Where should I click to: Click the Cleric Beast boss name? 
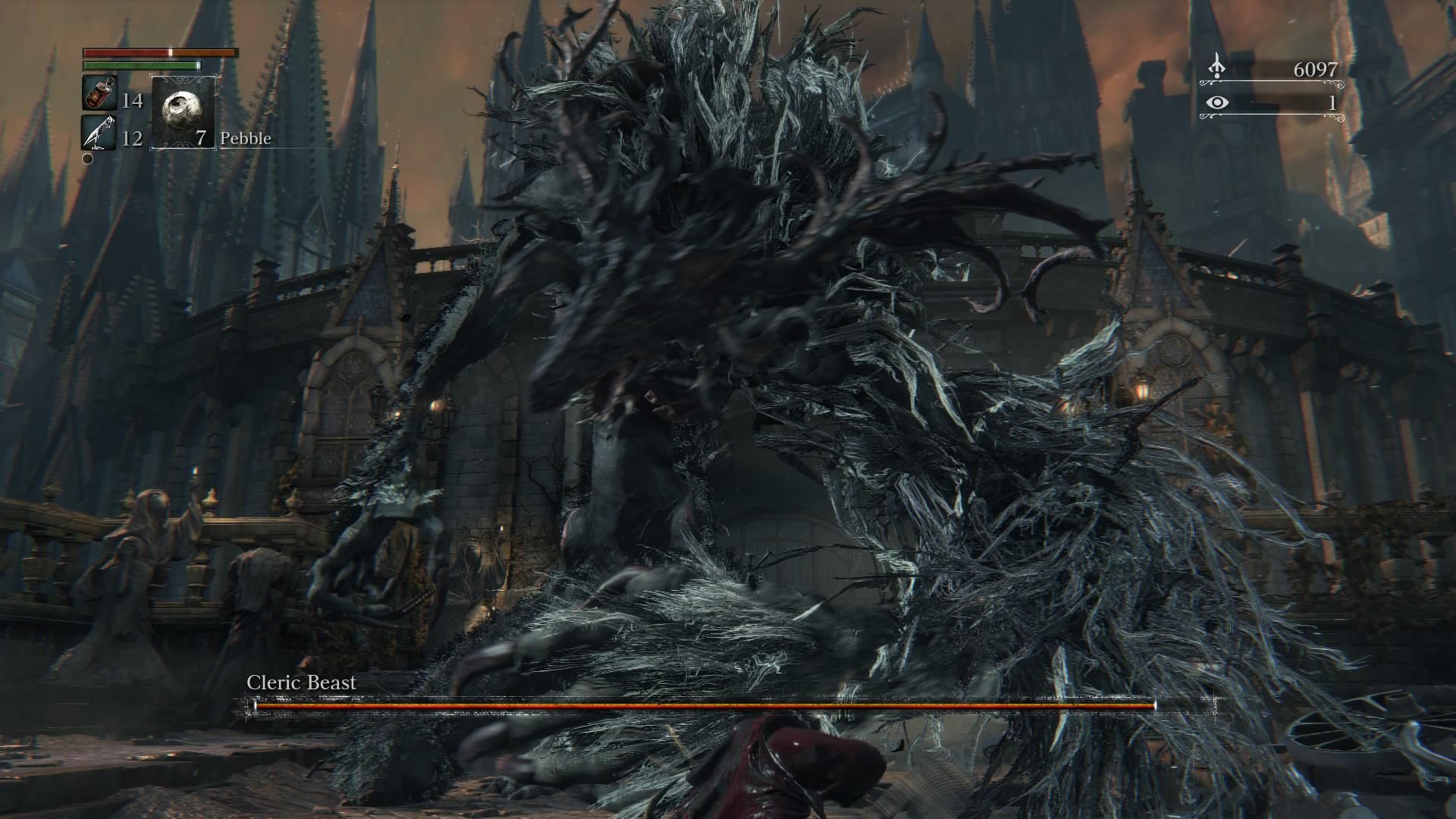[x=300, y=683]
